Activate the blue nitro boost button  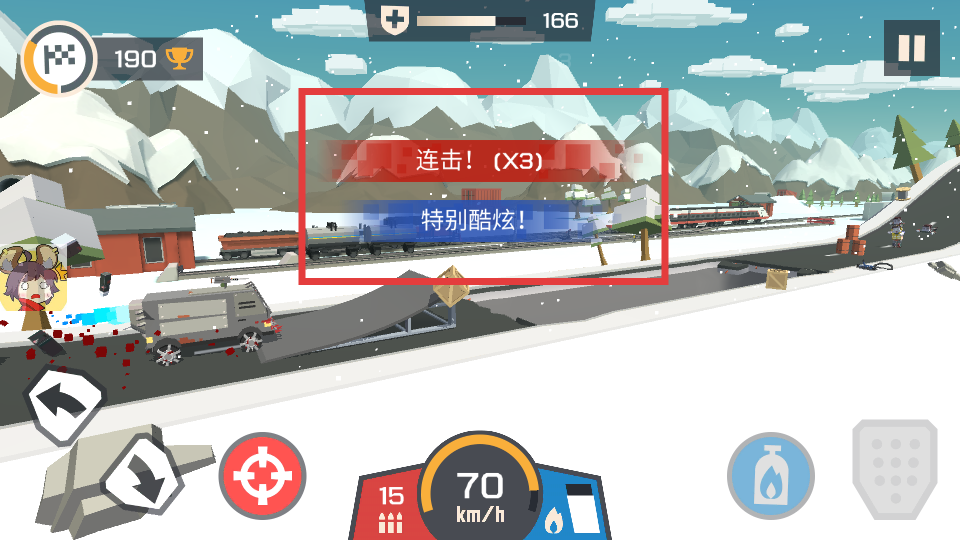(x=770, y=476)
